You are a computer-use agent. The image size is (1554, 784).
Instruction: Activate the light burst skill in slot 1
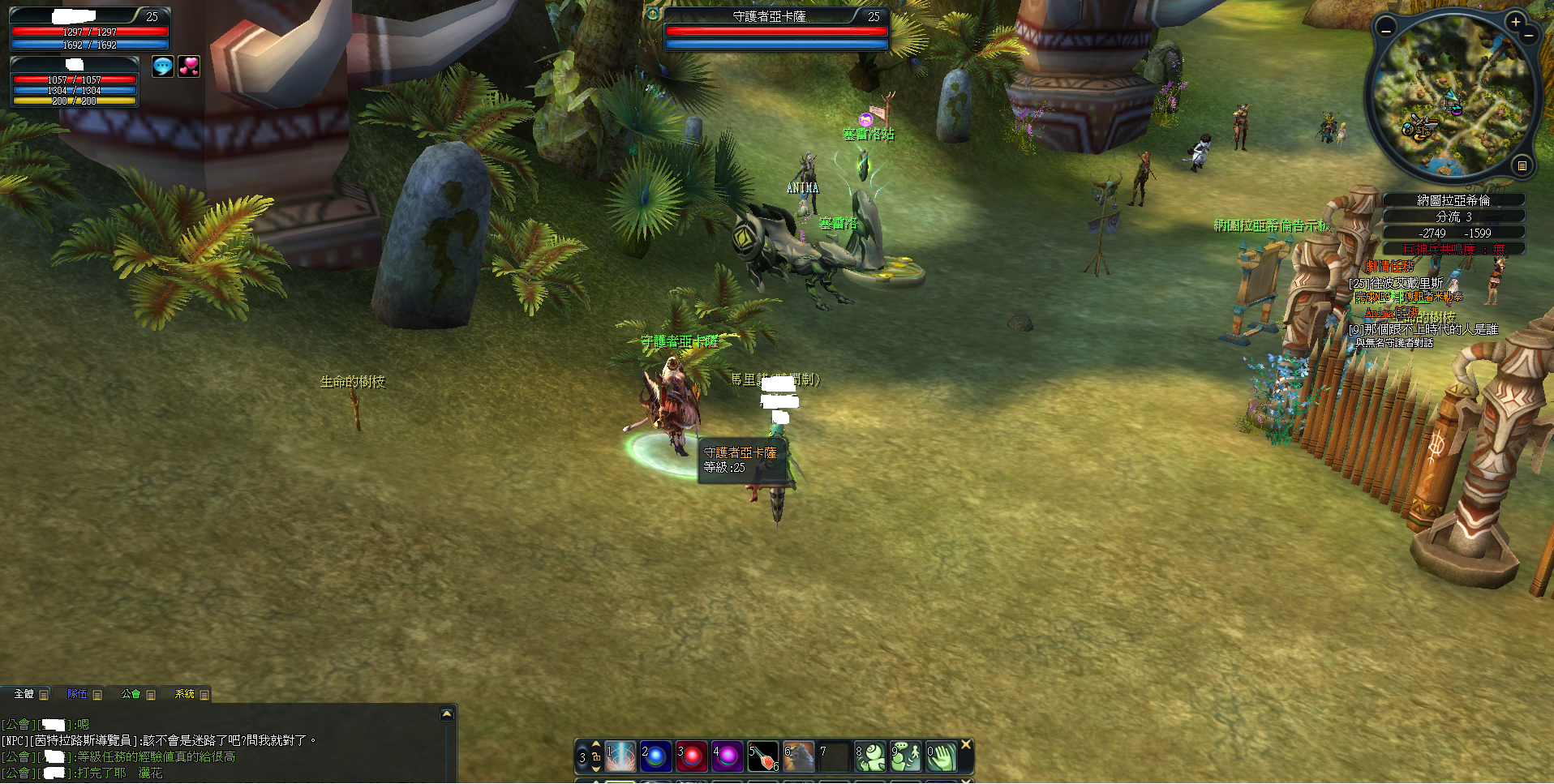621,756
